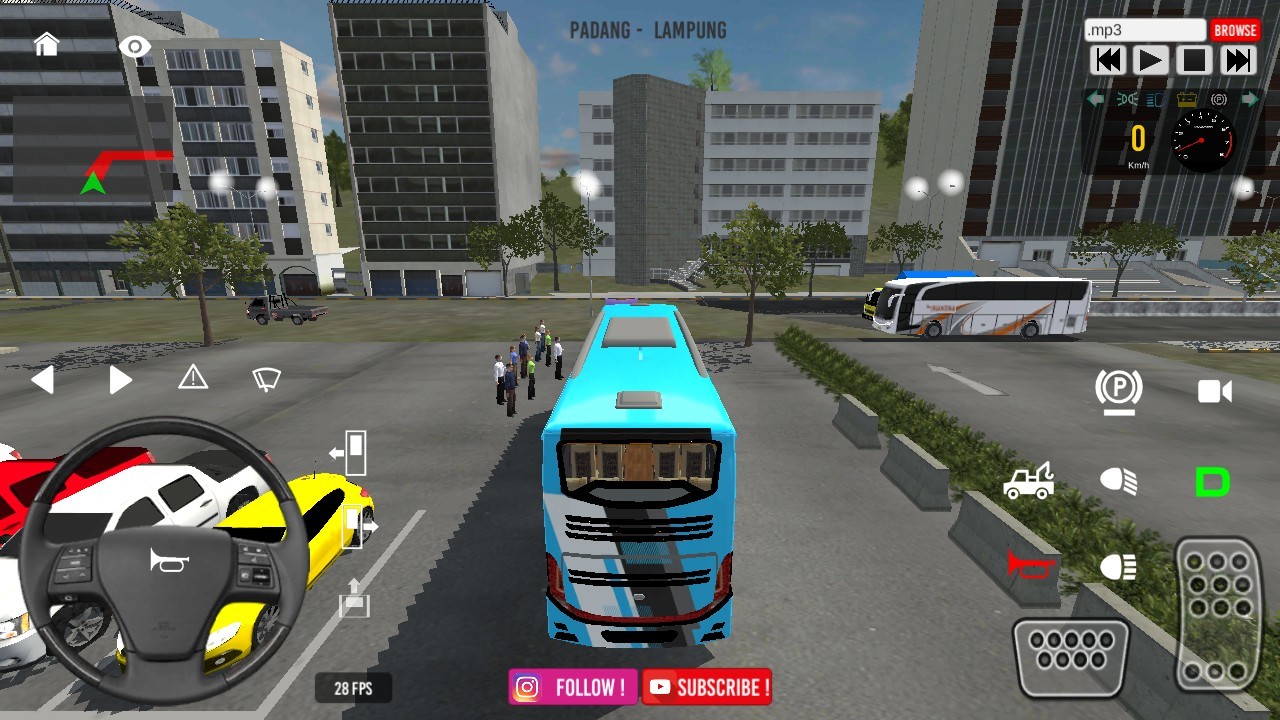Skip to the next music track
This screenshot has height=720, width=1280.
1237,61
